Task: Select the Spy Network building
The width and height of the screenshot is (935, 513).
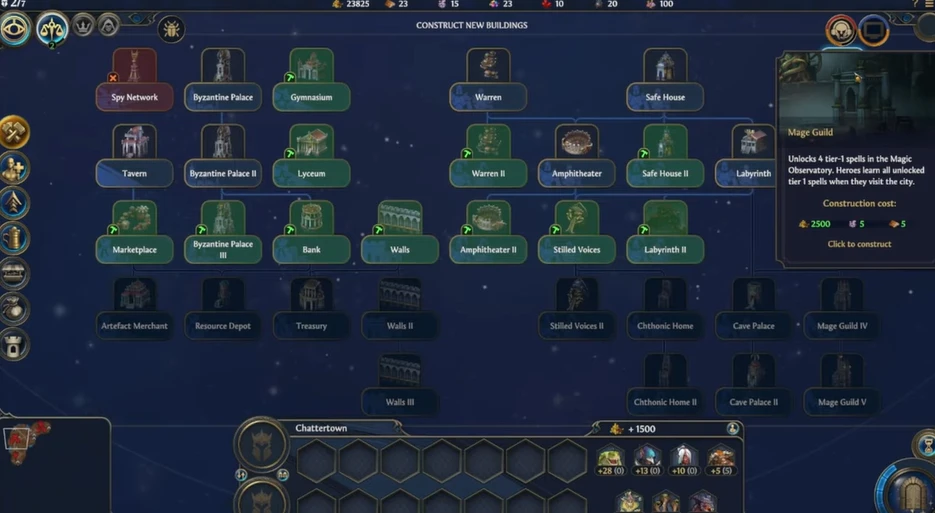Action: [x=134, y=82]
